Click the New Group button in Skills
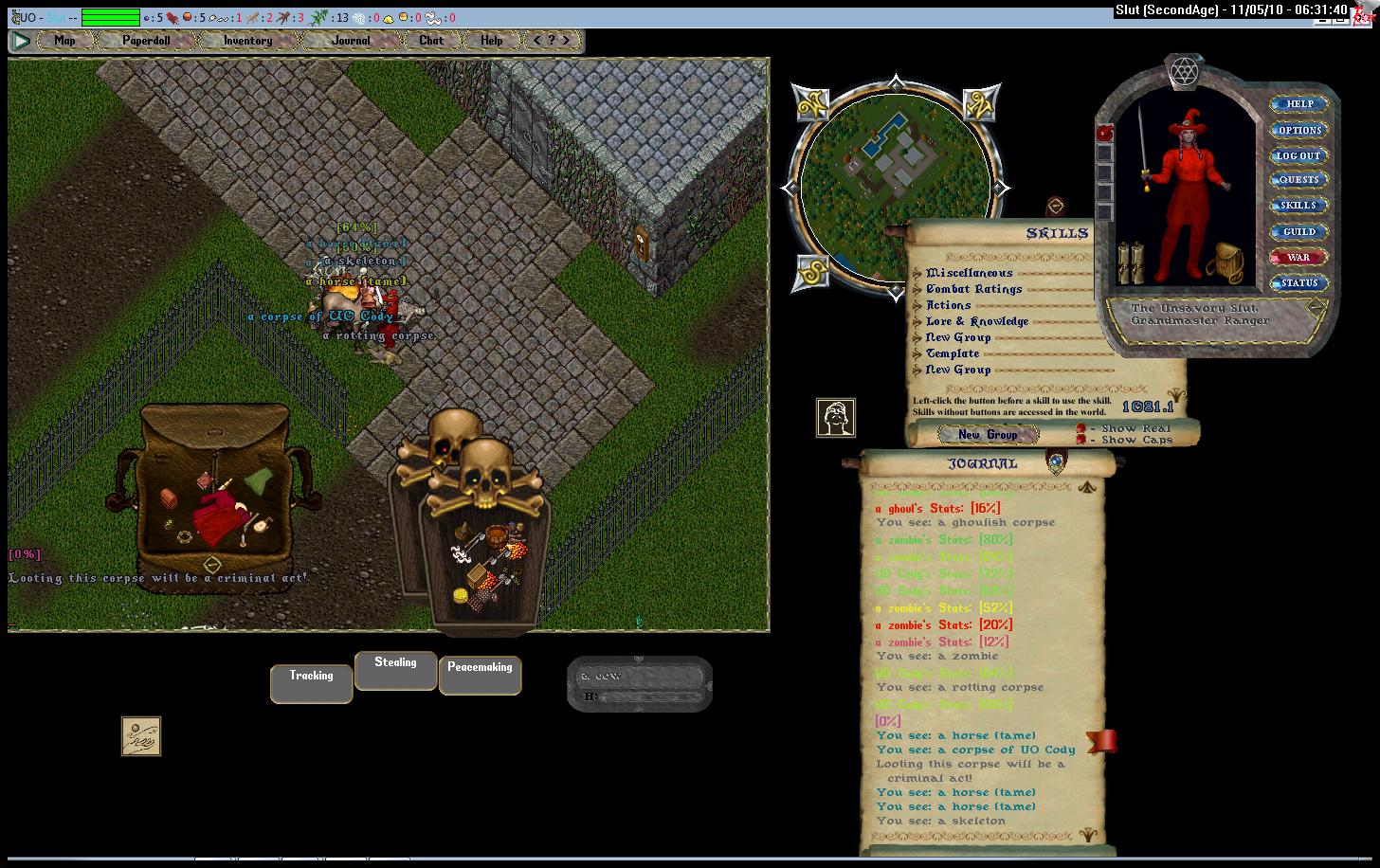Viewport: 1380px width, 868px height. pos(988,435)
